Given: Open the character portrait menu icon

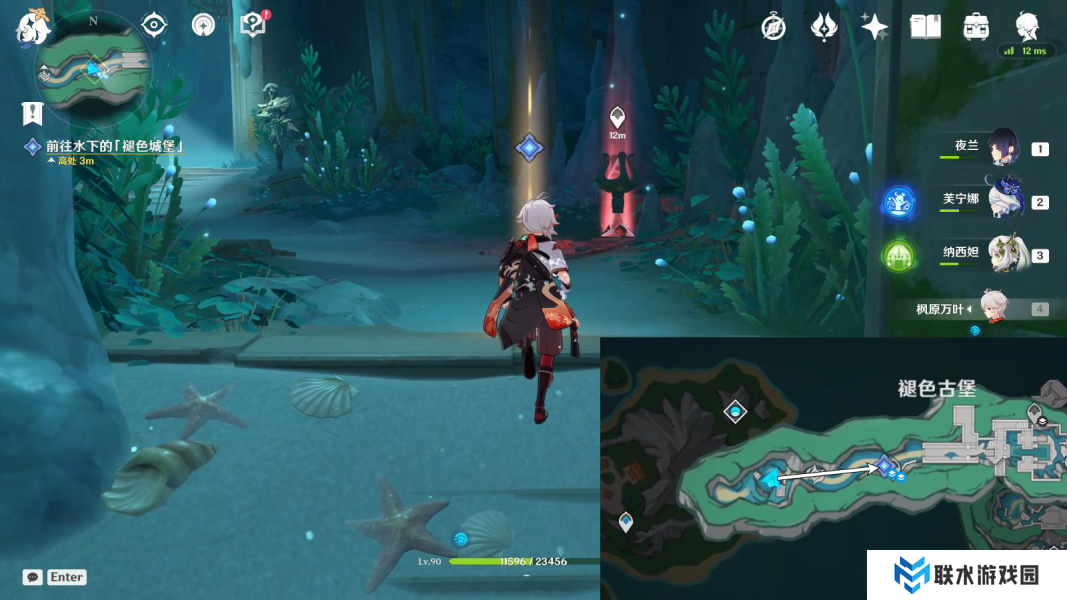Looking at the screenshot, I should 1027,25.
